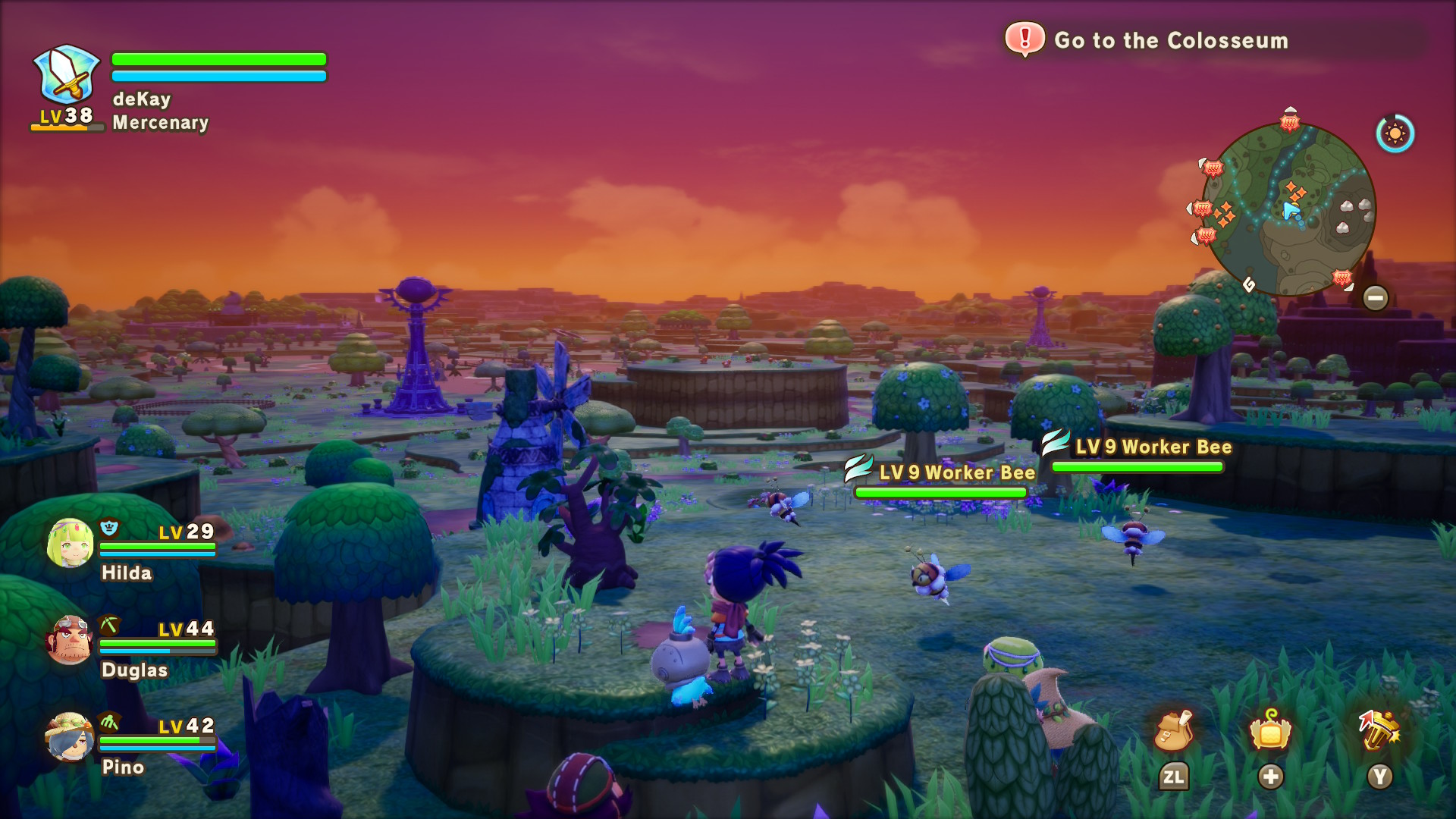Open the brown bag with scroll icon
This screenshot has width=1456, height=819.
[1173, 731]
